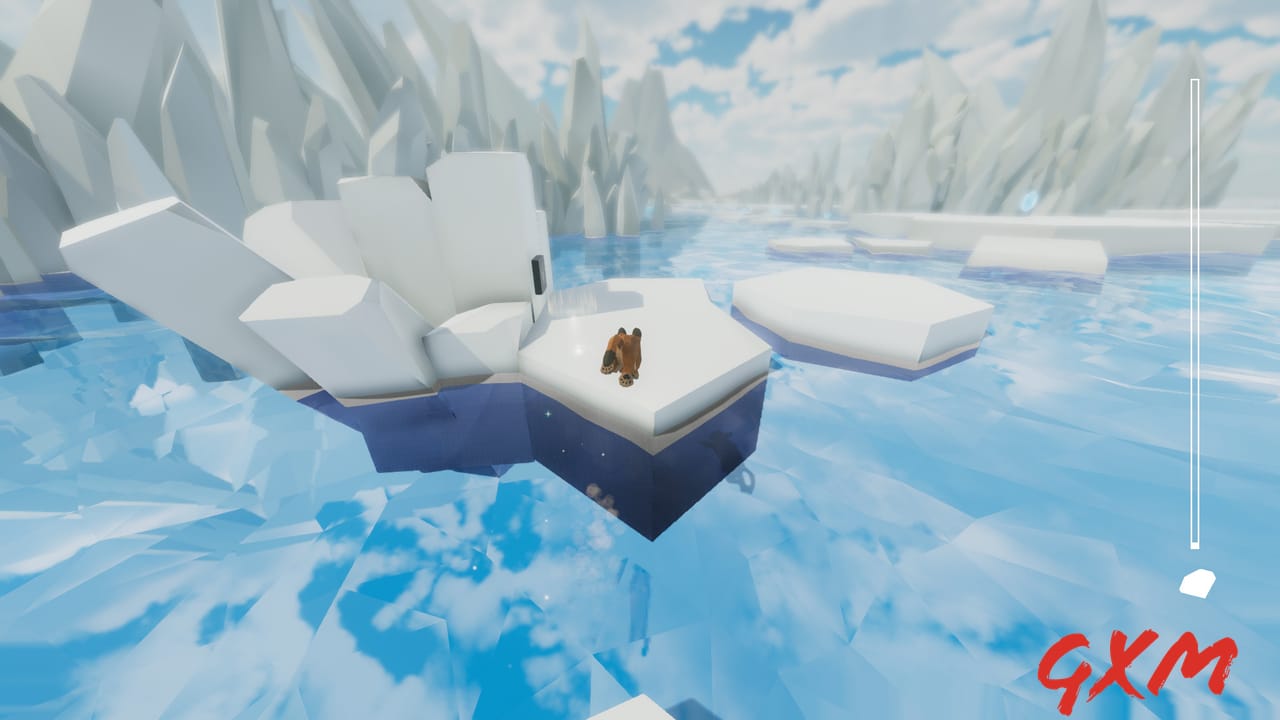Click the bear's paw print pads
The width and height of the screenshot is (1280, 720).
(x=623, y=381)
